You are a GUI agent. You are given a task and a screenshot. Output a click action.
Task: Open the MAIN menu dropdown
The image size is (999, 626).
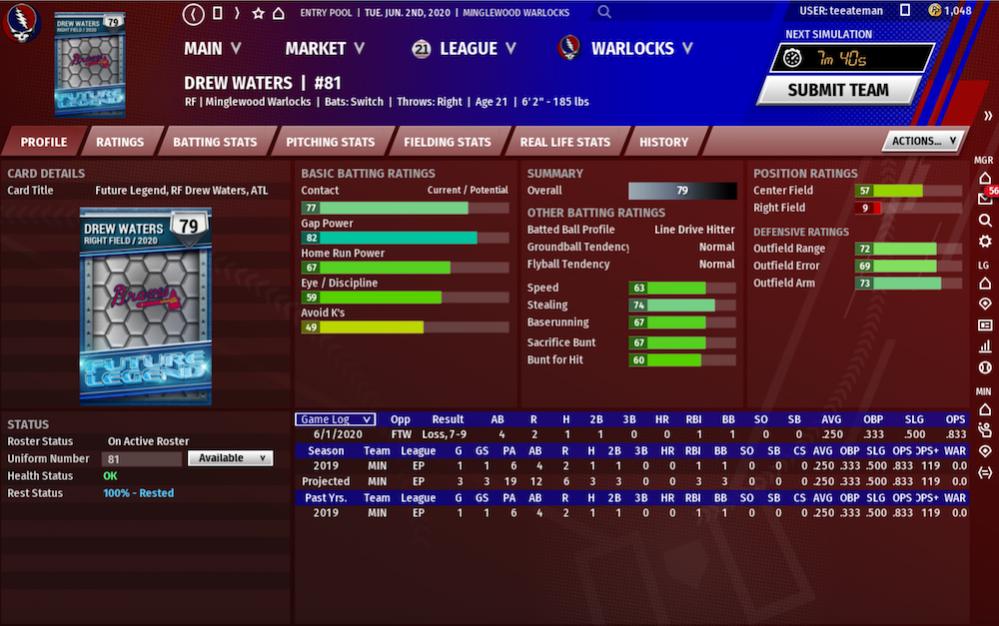[x=212, y=48]
